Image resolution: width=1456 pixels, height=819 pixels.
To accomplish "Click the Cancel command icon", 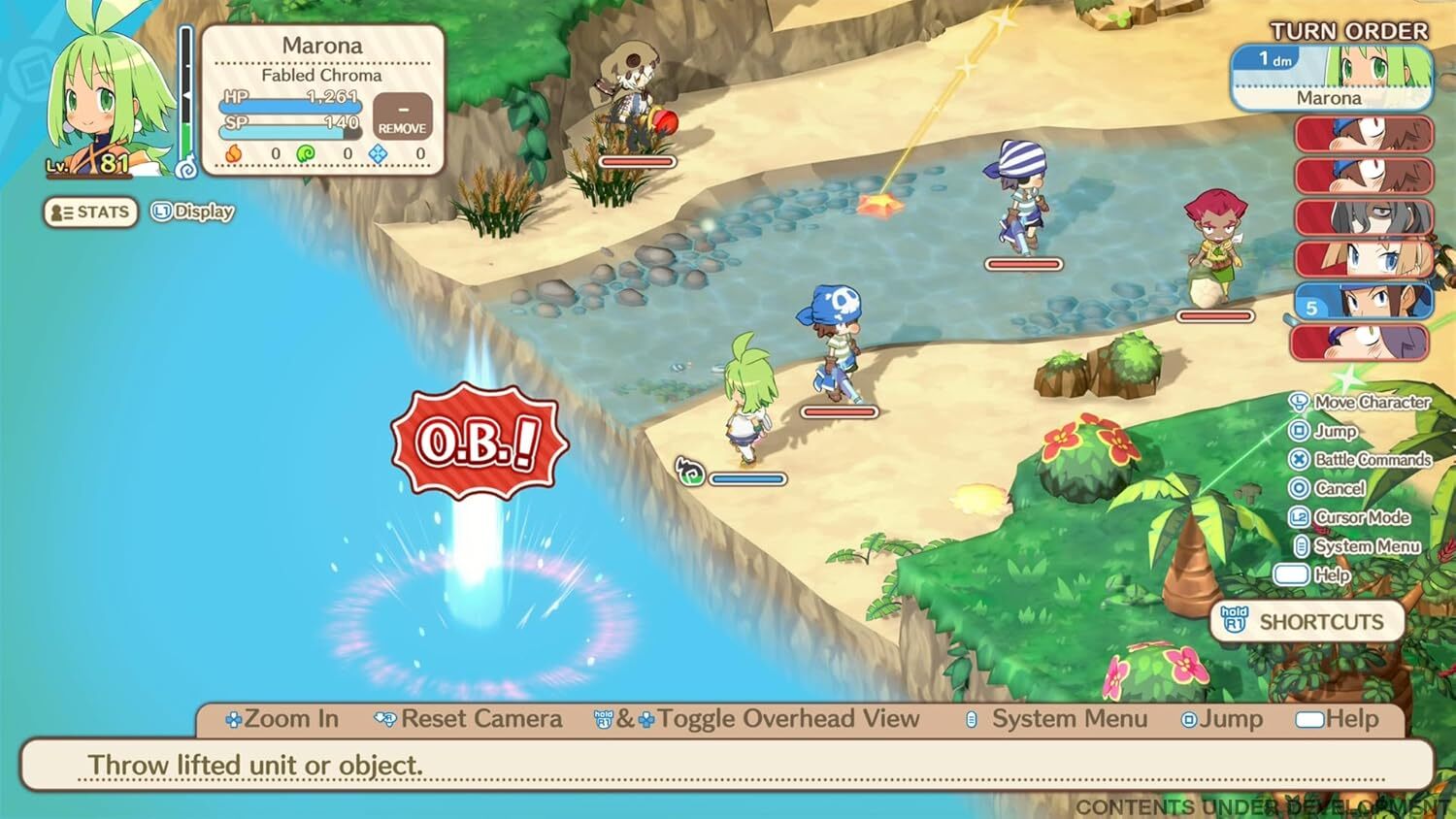I will tap(1298, 488).
